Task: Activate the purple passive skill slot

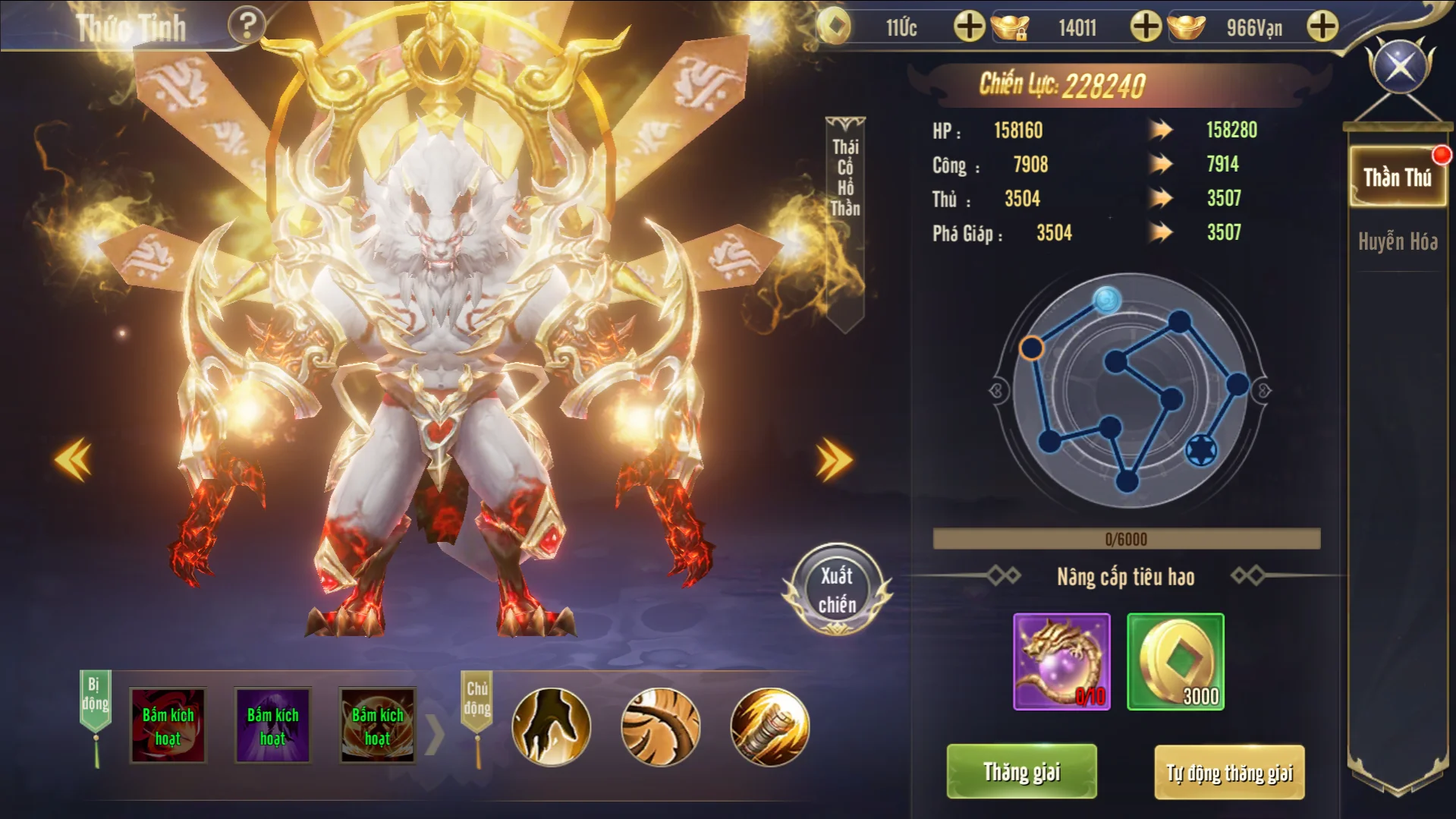Action: 272,726
